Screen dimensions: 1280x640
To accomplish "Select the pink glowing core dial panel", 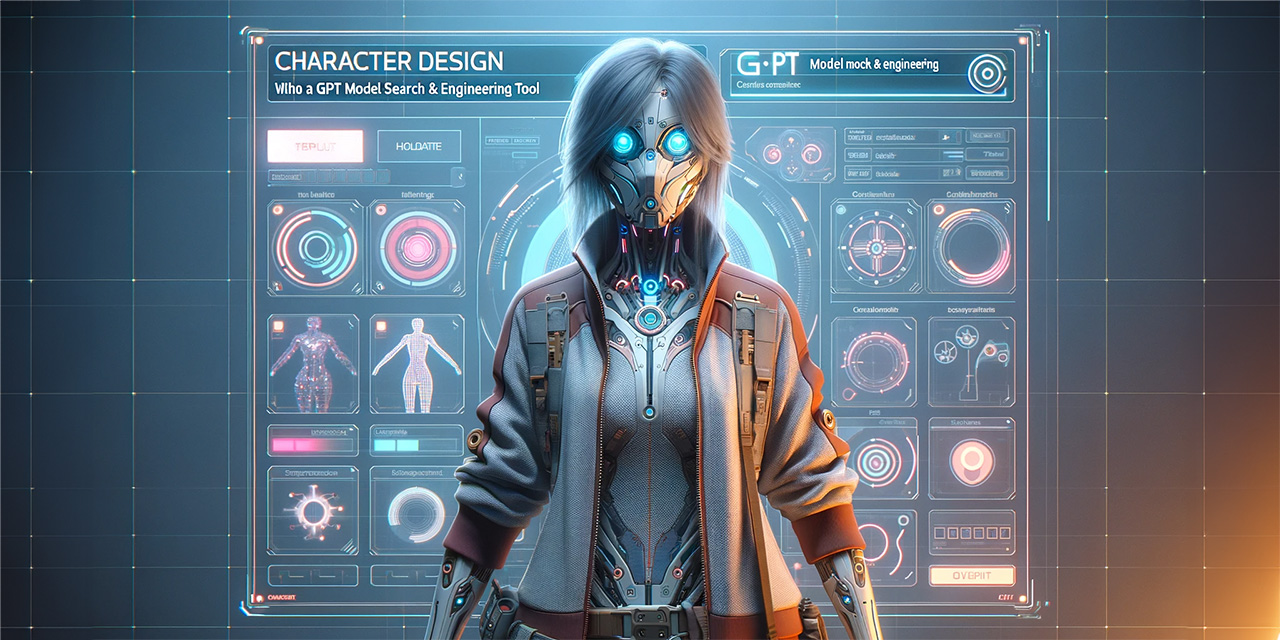I will (416, 245).
